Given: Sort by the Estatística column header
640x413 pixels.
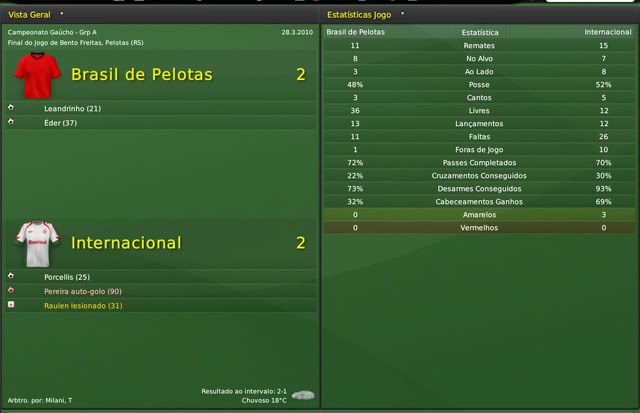Looking at the screenshot, I should (481, 32).
